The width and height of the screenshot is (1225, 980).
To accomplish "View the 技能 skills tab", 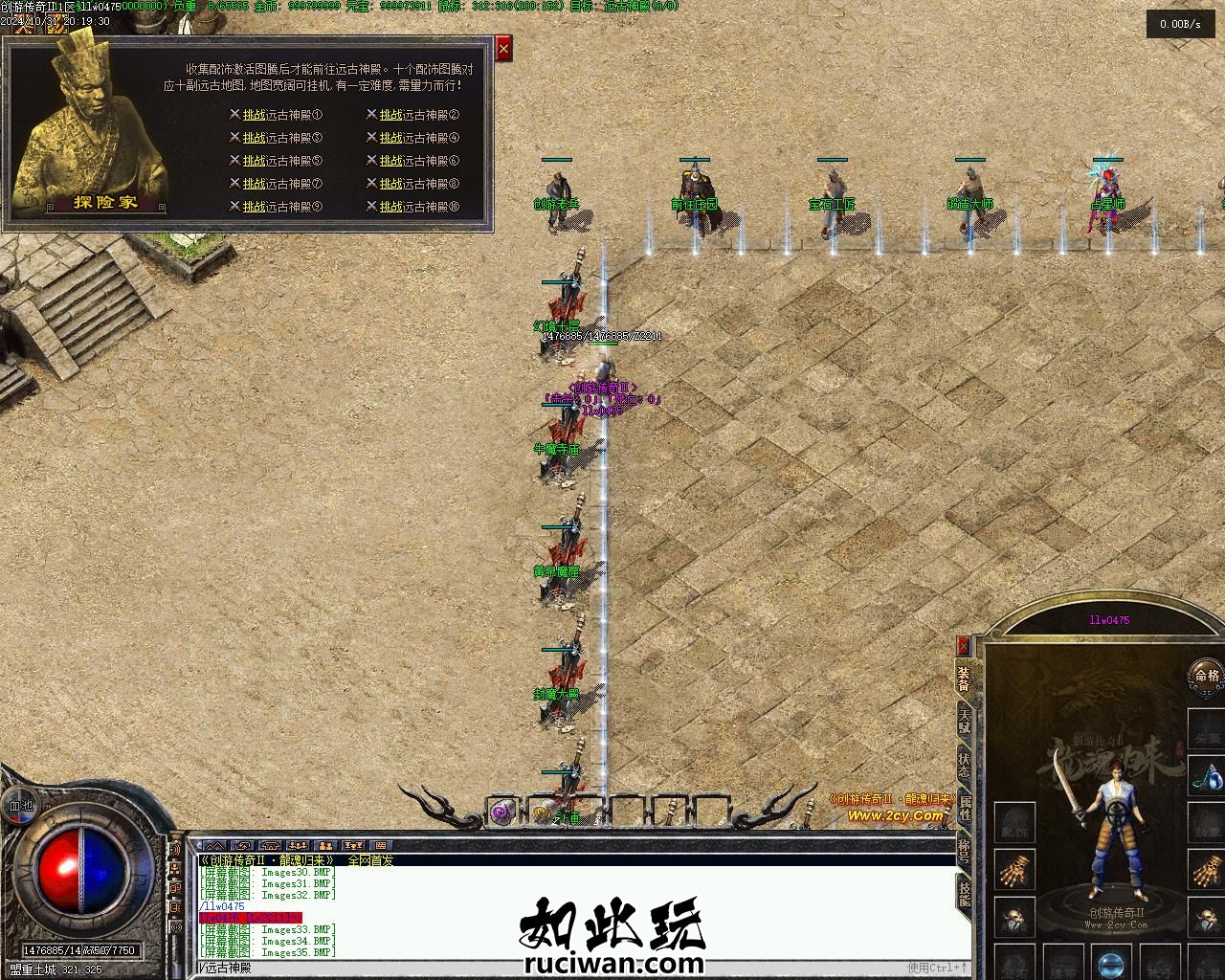I will (x=964, y=894).
